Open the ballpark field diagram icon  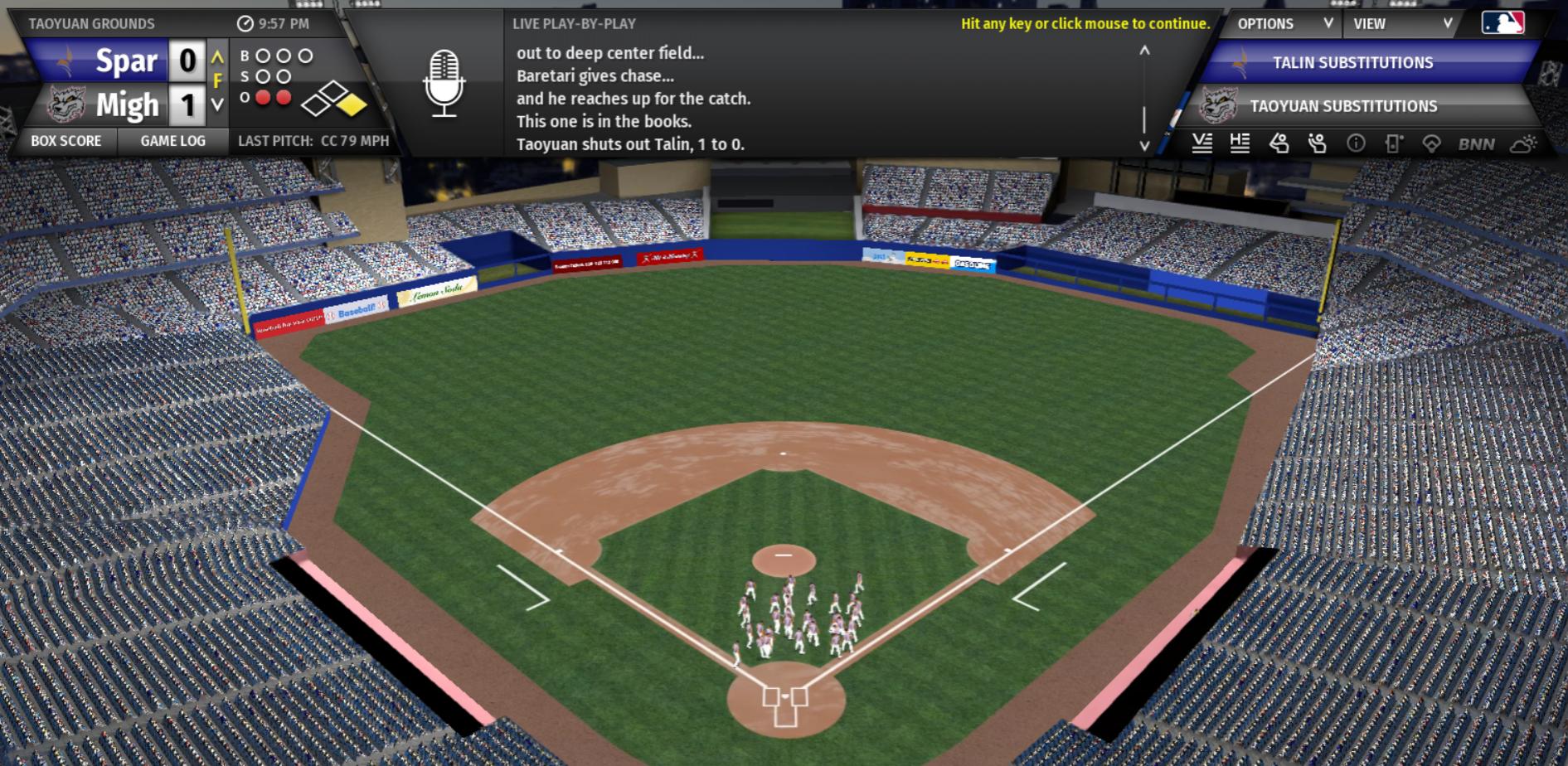(1431, 144)
